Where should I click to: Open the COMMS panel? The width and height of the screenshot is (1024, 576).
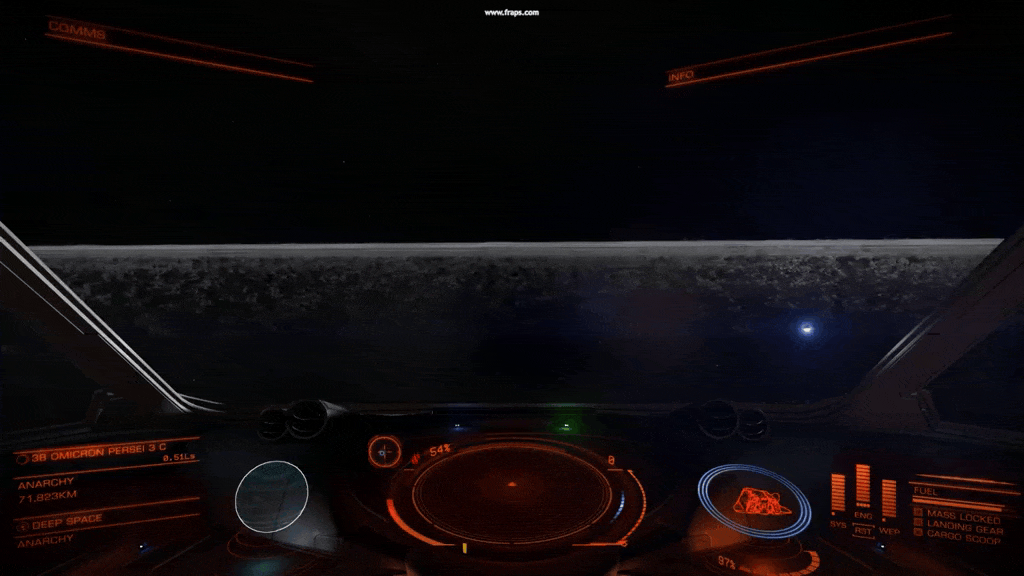click(x=77, y=29)
